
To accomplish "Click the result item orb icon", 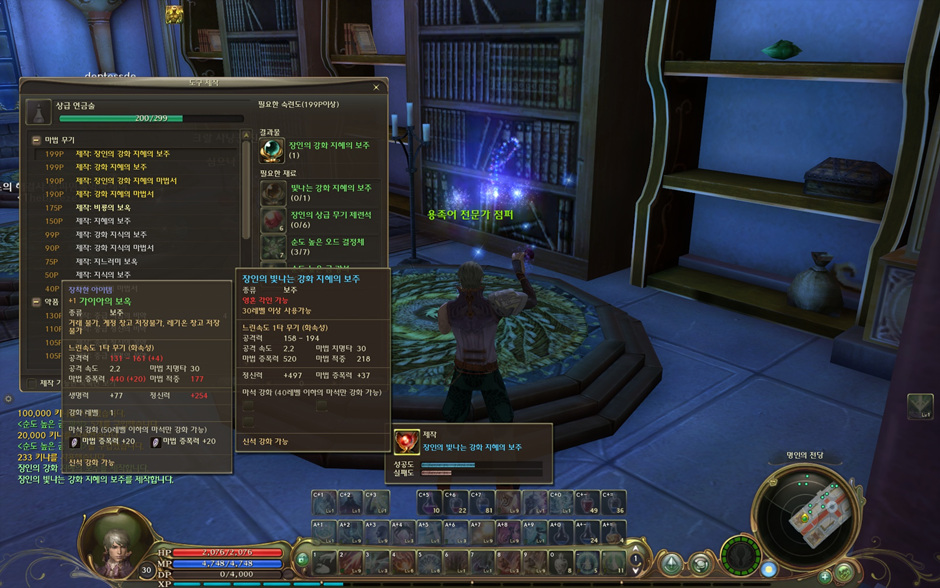I will (x=272, y=149).
